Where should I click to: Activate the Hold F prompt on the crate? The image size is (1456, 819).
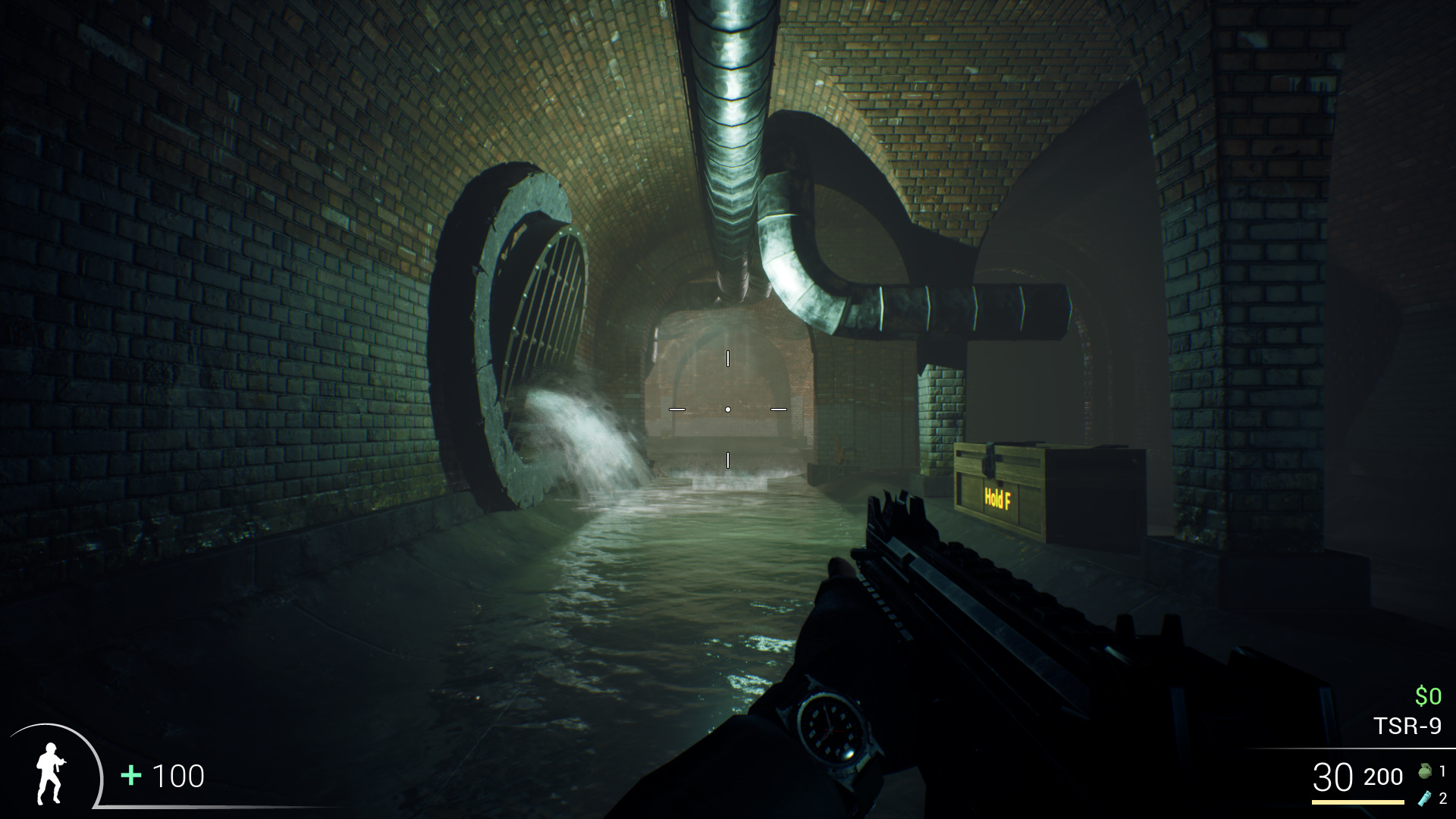coord(997,497)
